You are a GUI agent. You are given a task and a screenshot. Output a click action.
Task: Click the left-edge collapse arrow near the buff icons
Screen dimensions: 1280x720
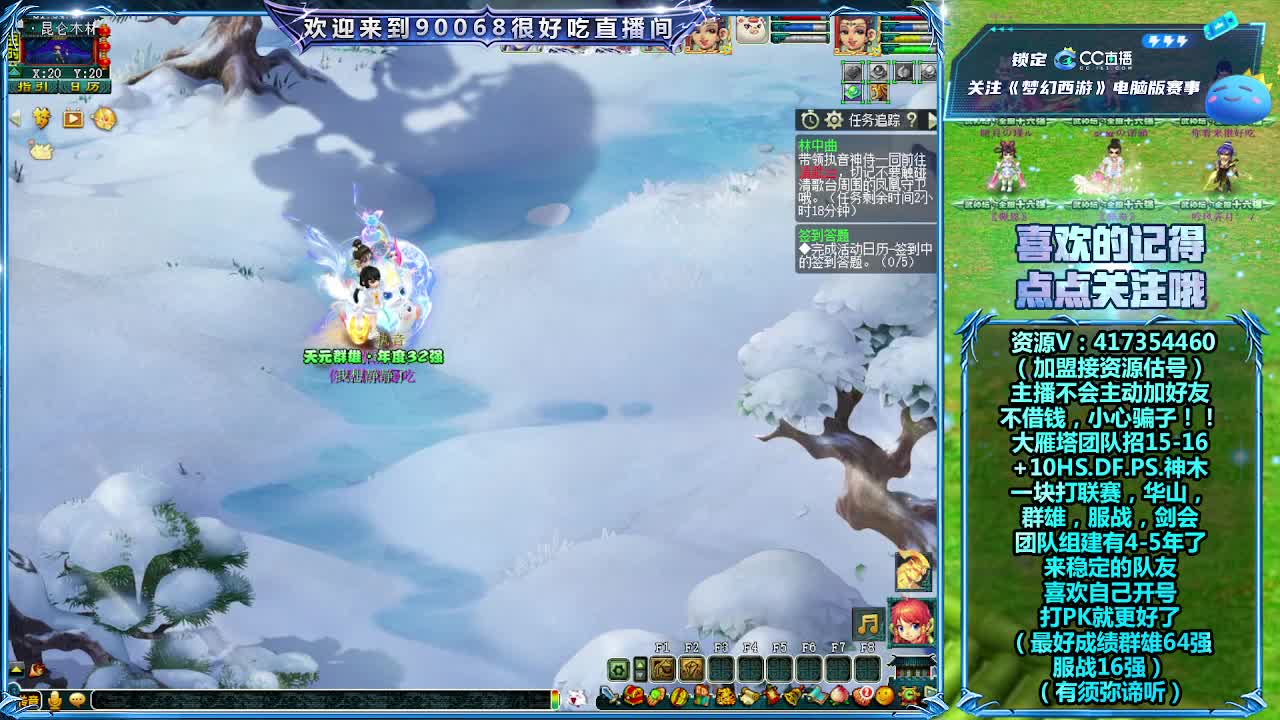(x=16, y=119)
